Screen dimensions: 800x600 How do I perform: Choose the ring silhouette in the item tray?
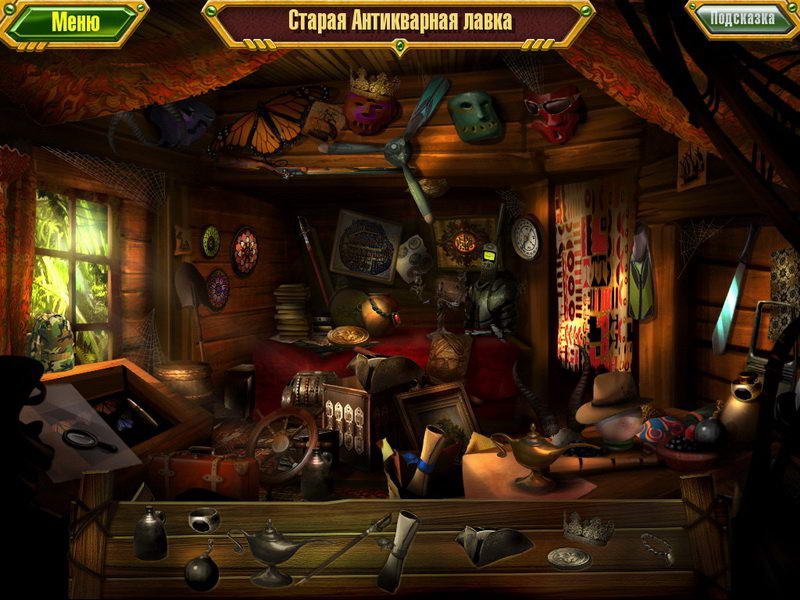coord(203,521)
